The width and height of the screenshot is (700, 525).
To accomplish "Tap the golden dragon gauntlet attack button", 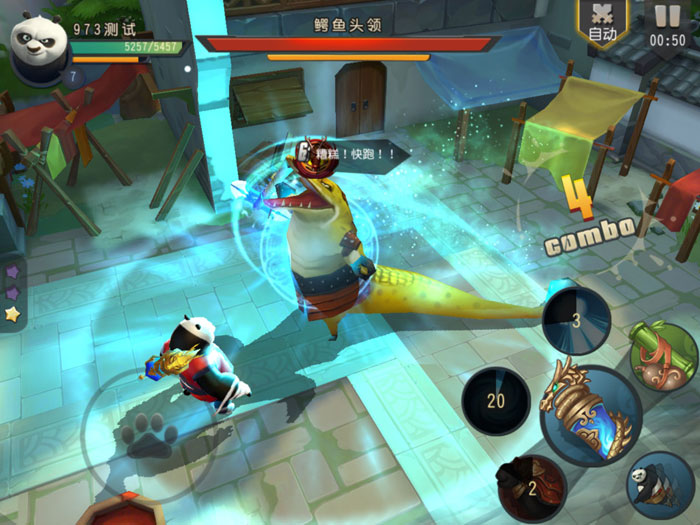I will (590, 415).
